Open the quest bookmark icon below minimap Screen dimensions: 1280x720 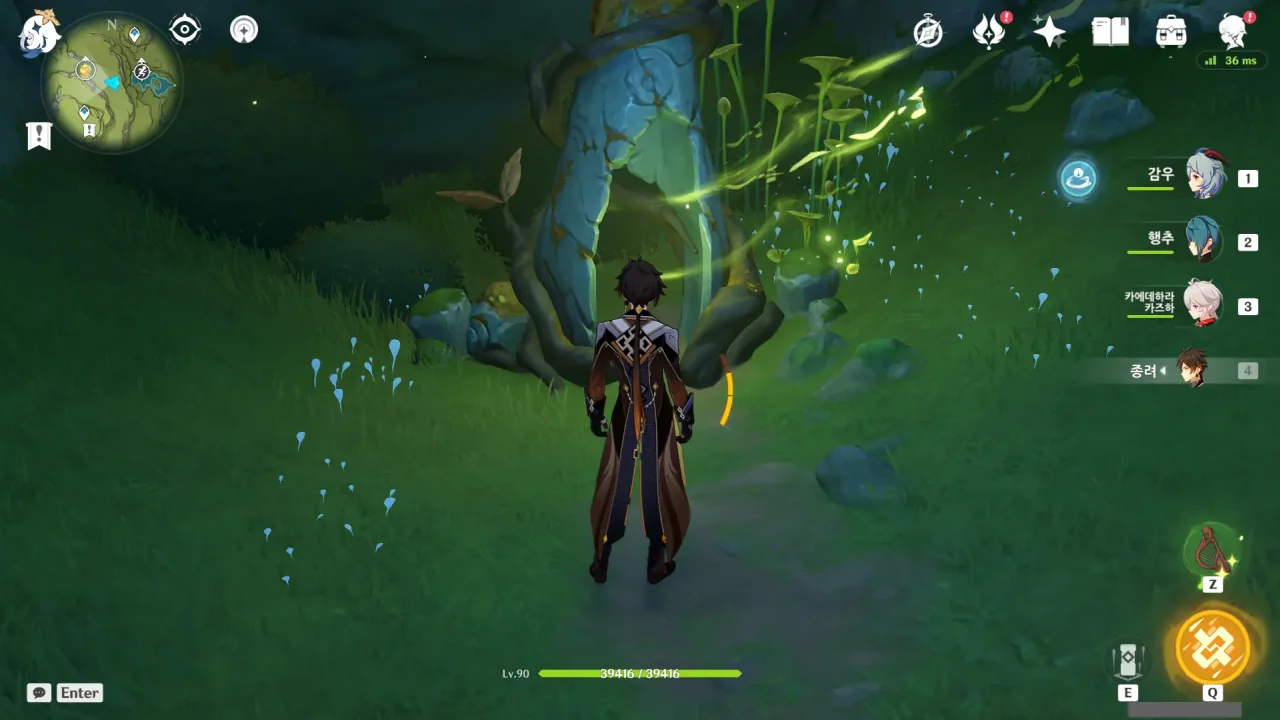[x=39, y=136]
